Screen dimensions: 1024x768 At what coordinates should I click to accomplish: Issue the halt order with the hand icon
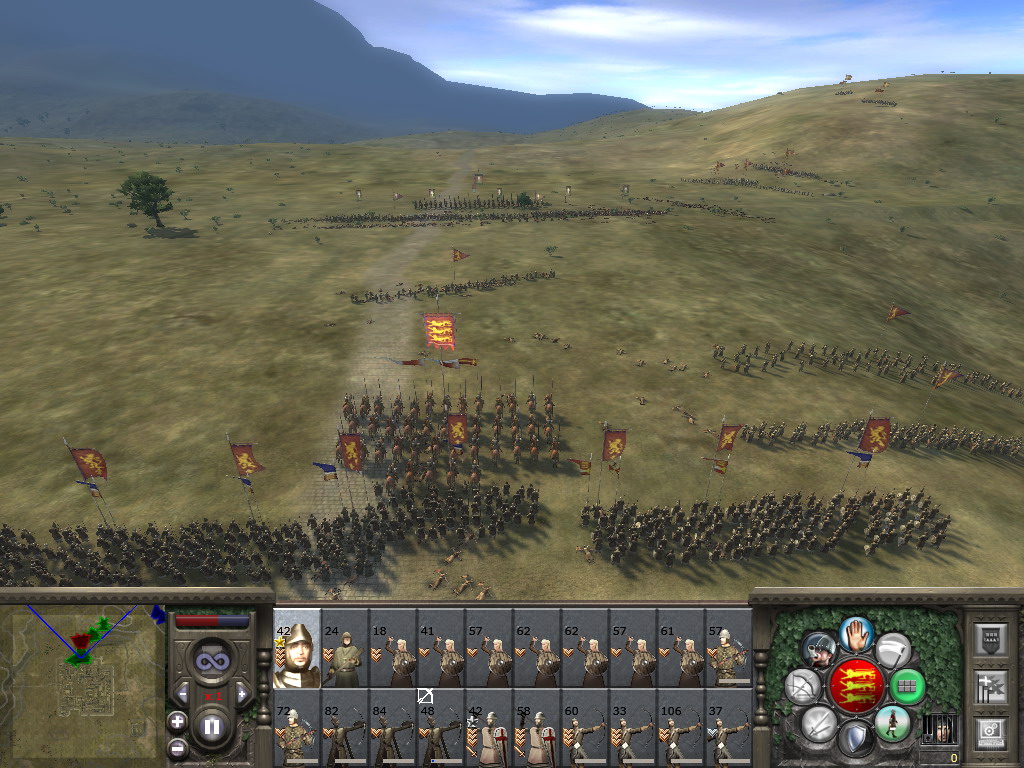pos(856,632)
